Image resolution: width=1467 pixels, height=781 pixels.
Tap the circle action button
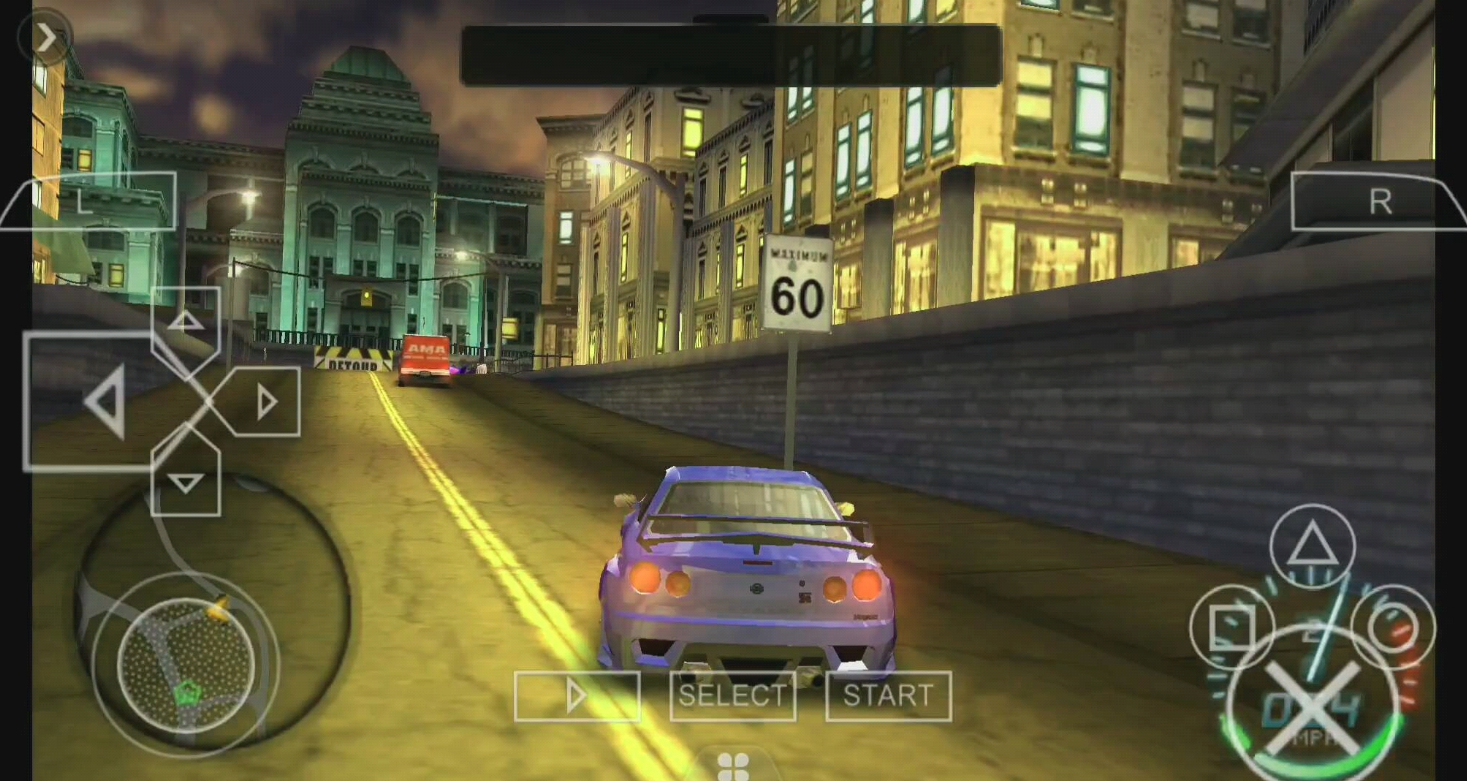pos(1393,628)
